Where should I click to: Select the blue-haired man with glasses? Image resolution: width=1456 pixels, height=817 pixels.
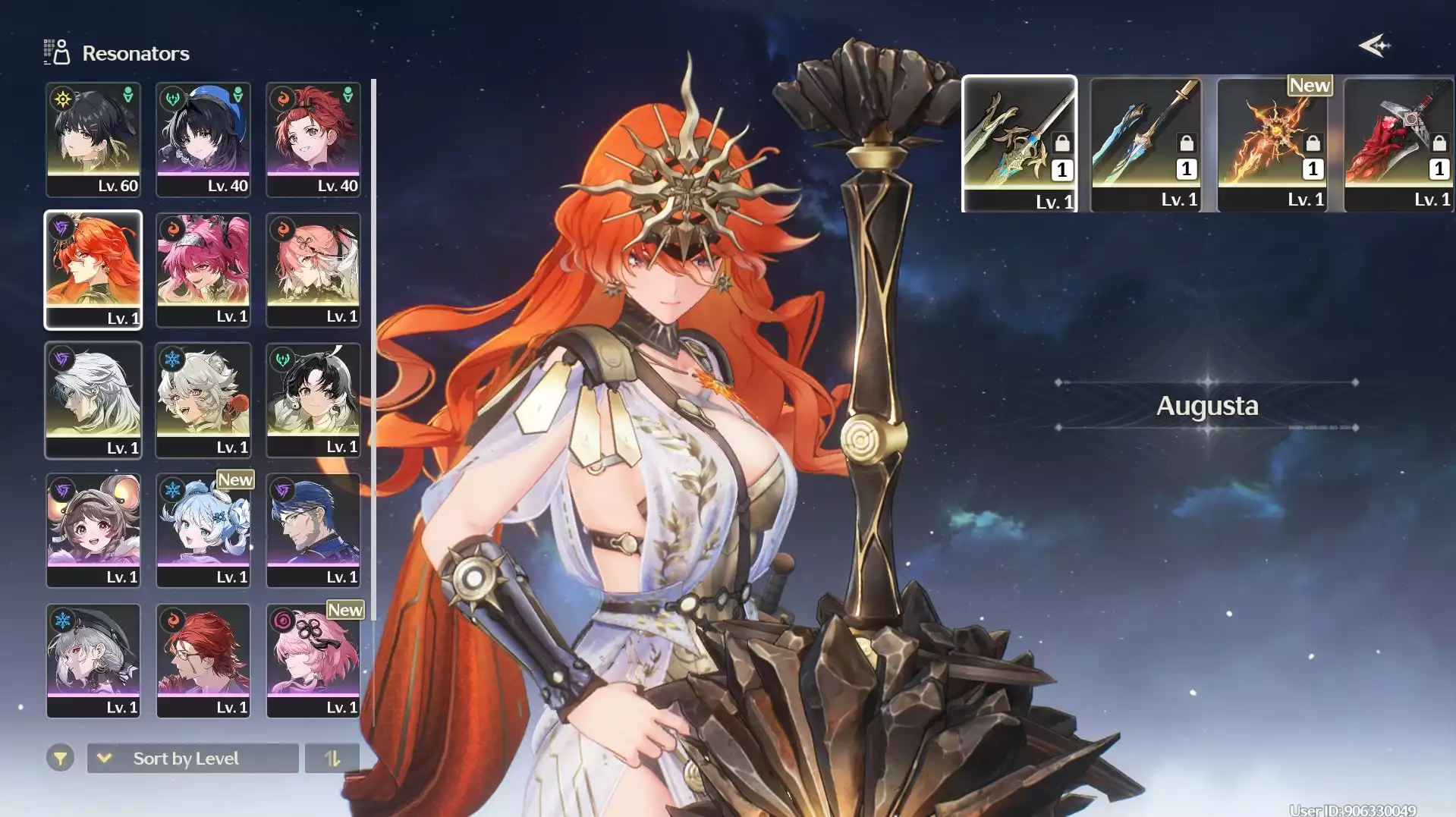[313, 530]
